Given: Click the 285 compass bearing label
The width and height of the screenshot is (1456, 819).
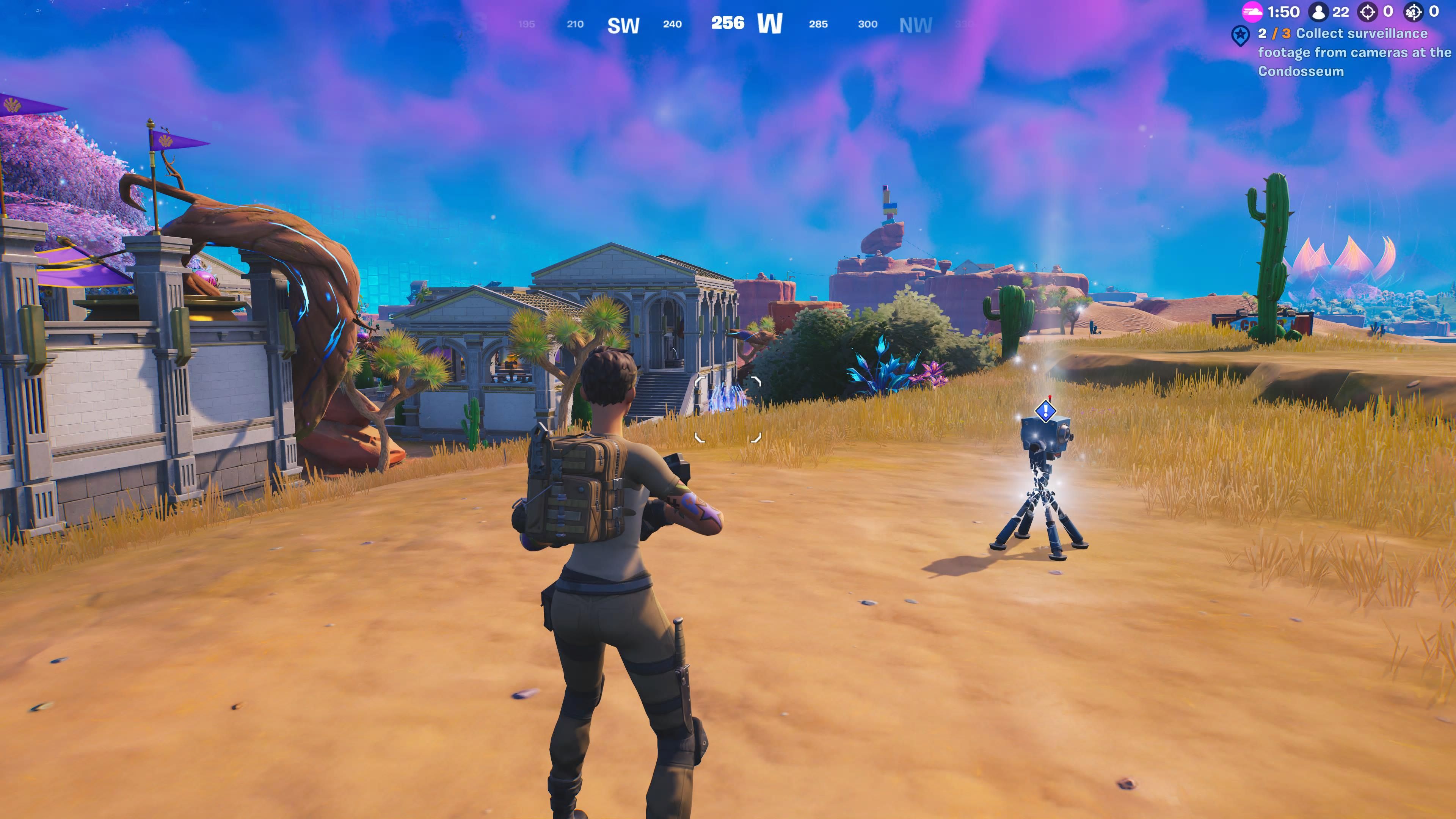Looking at the screenshot, I should click(x=819, y=24).
